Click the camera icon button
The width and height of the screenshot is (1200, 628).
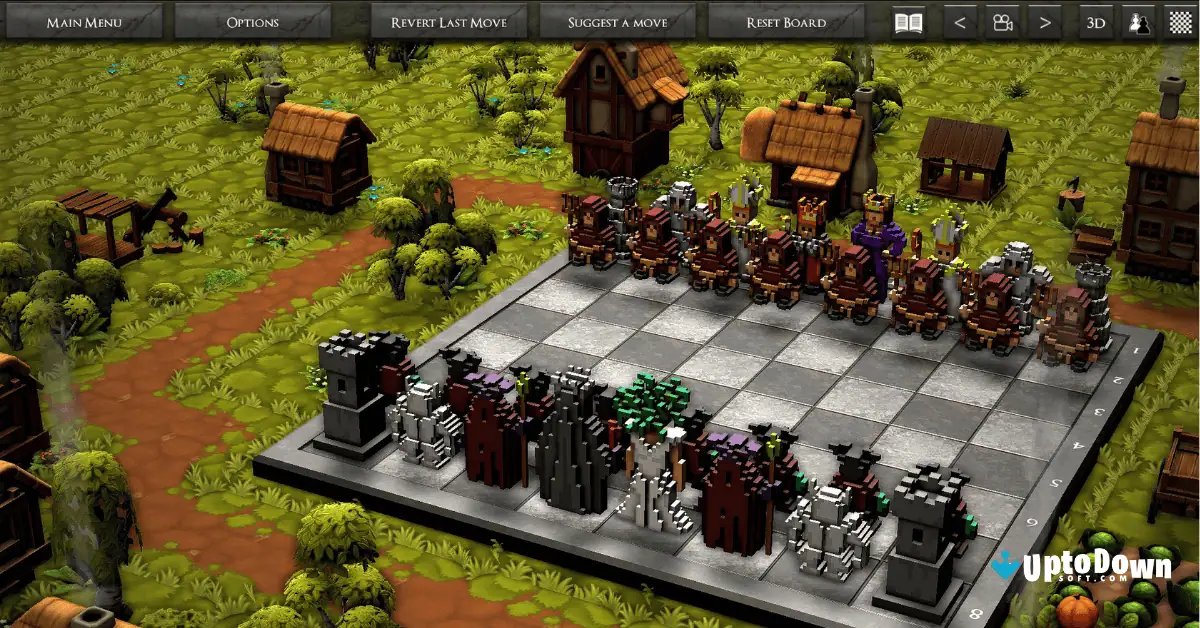point(1001,21)
